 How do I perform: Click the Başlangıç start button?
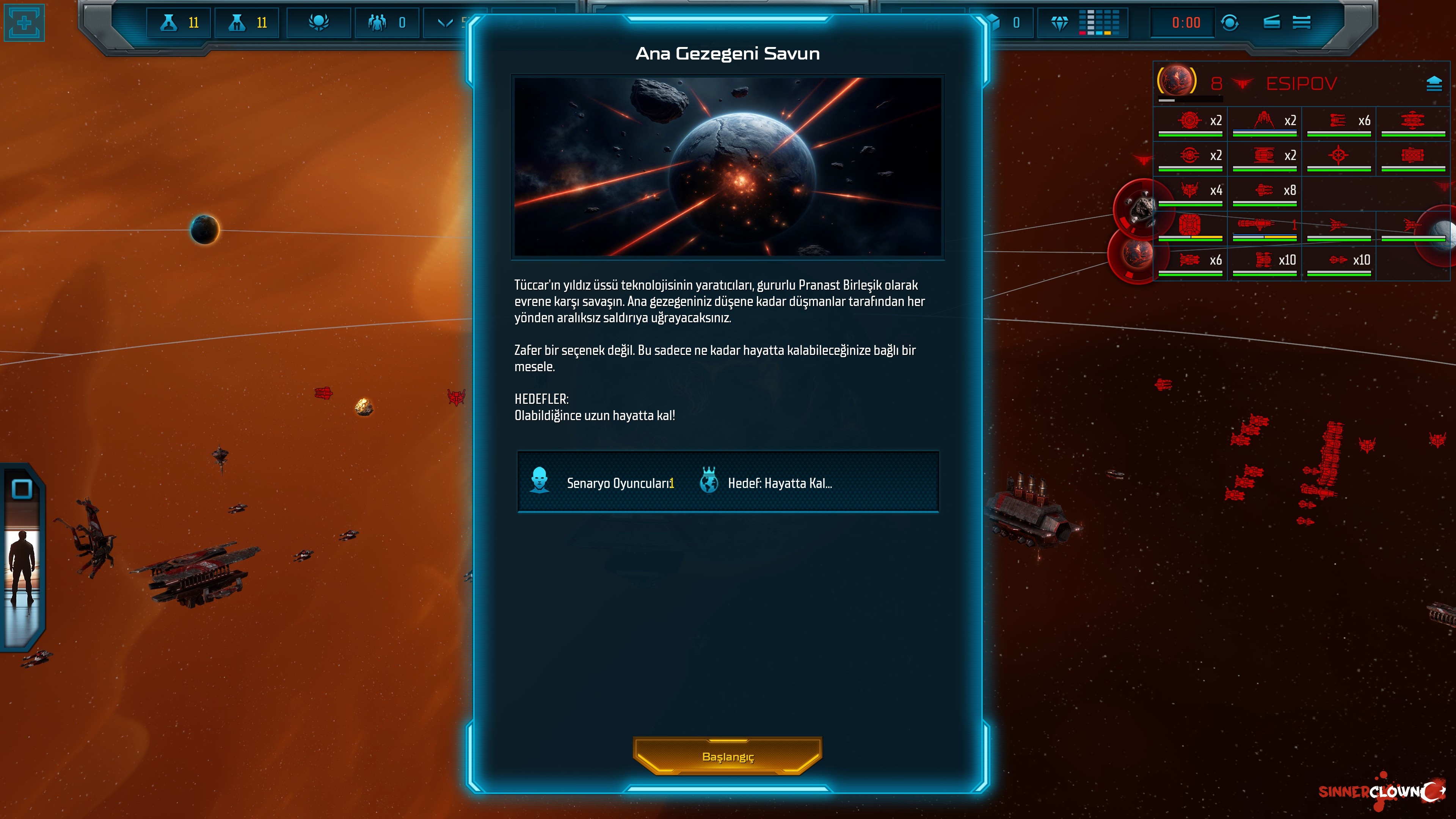click(728, 756)
